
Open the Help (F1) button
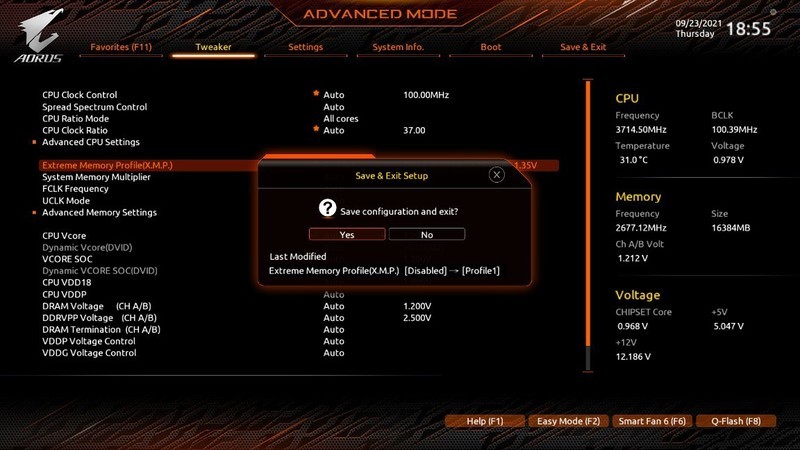pos(484,421)
